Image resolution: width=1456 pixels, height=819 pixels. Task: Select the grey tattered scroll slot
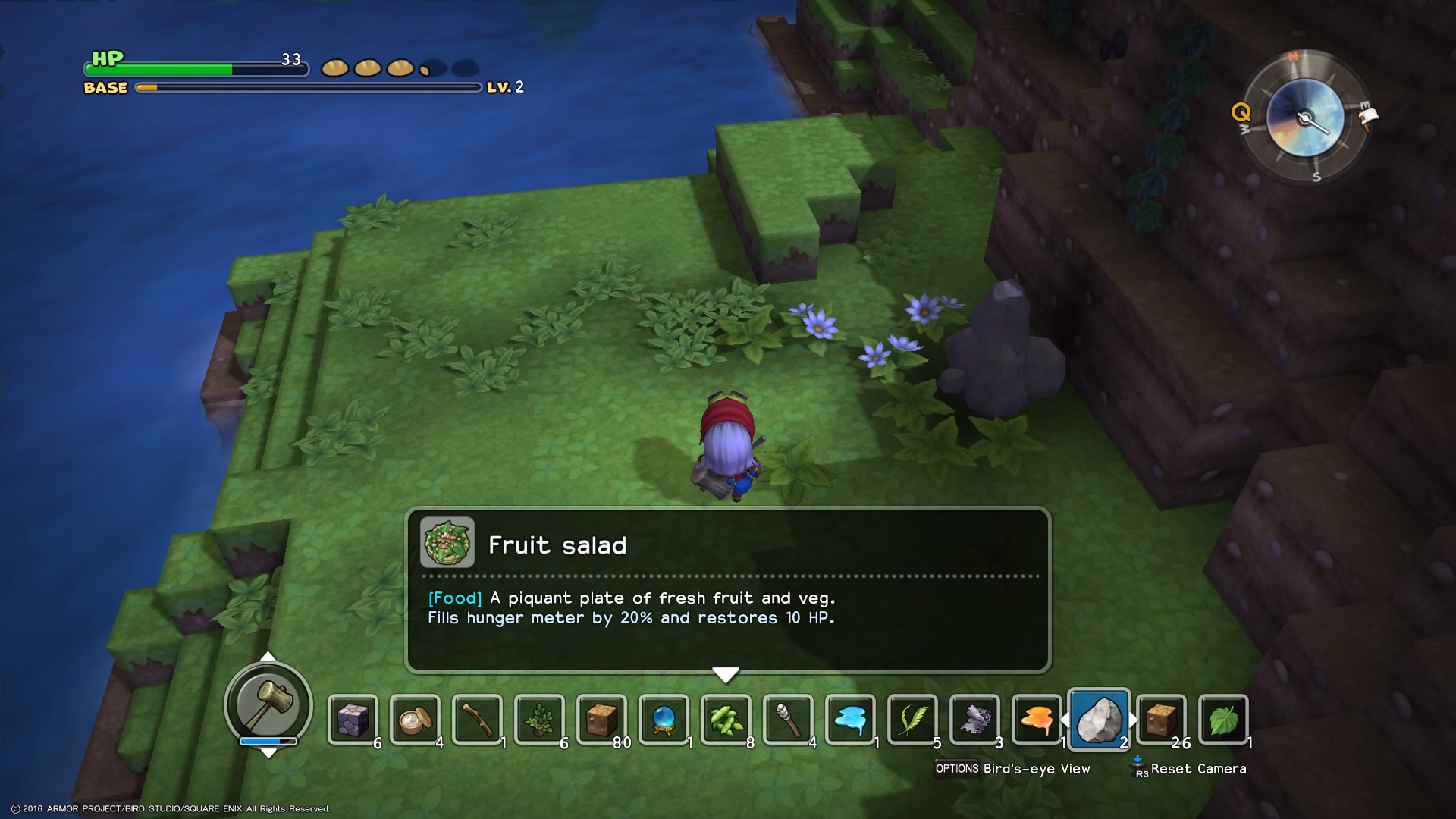[x=974, y=719]
